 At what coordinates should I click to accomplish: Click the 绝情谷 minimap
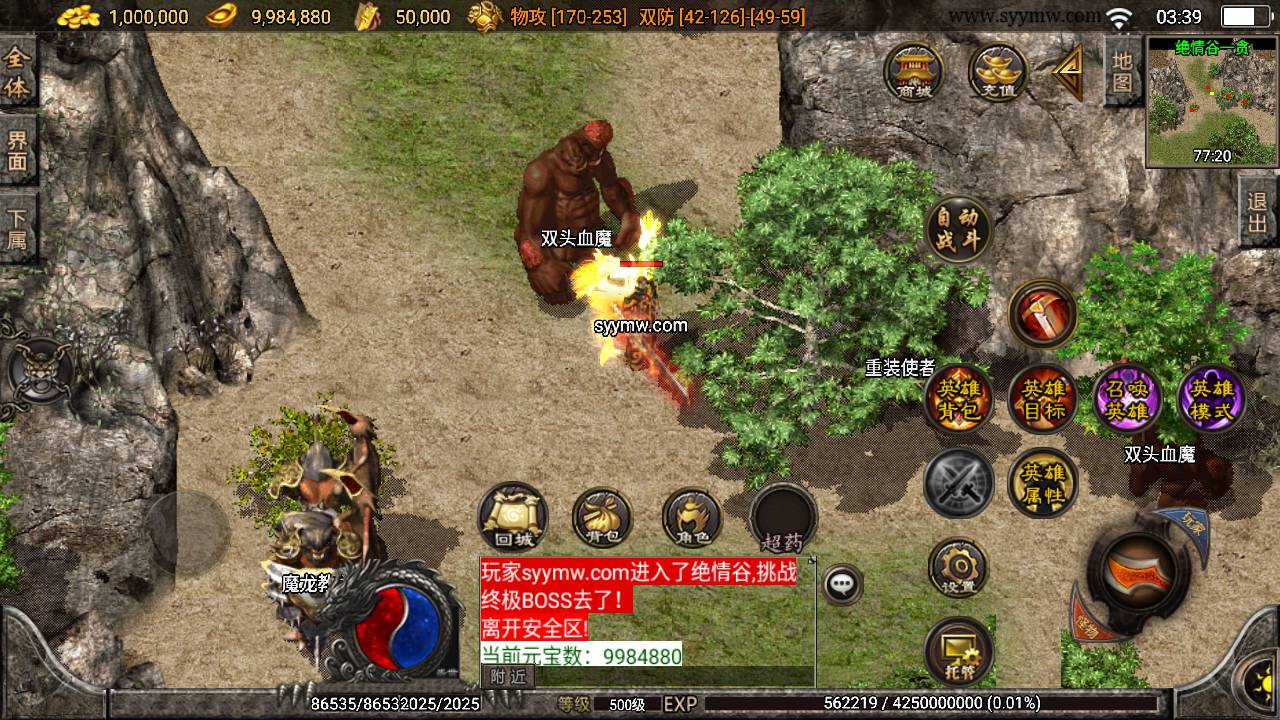pos(1212,102)
